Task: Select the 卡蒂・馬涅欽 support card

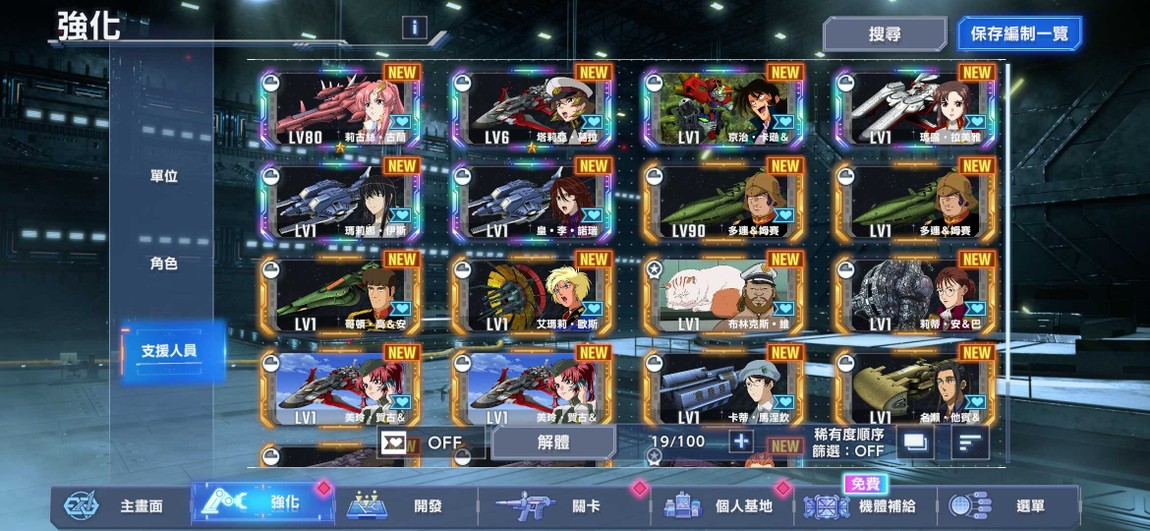Action: click(x=724, y=389)
